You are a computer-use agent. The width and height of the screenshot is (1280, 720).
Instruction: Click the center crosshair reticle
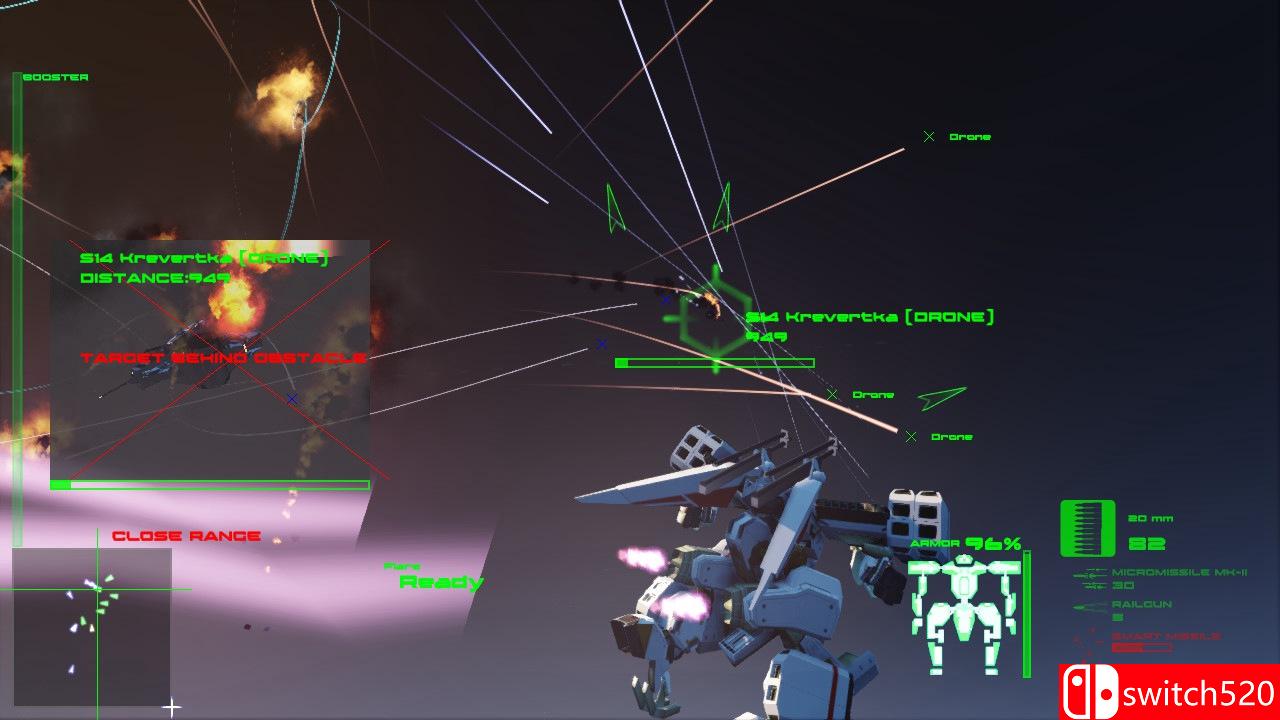point(171,705)
